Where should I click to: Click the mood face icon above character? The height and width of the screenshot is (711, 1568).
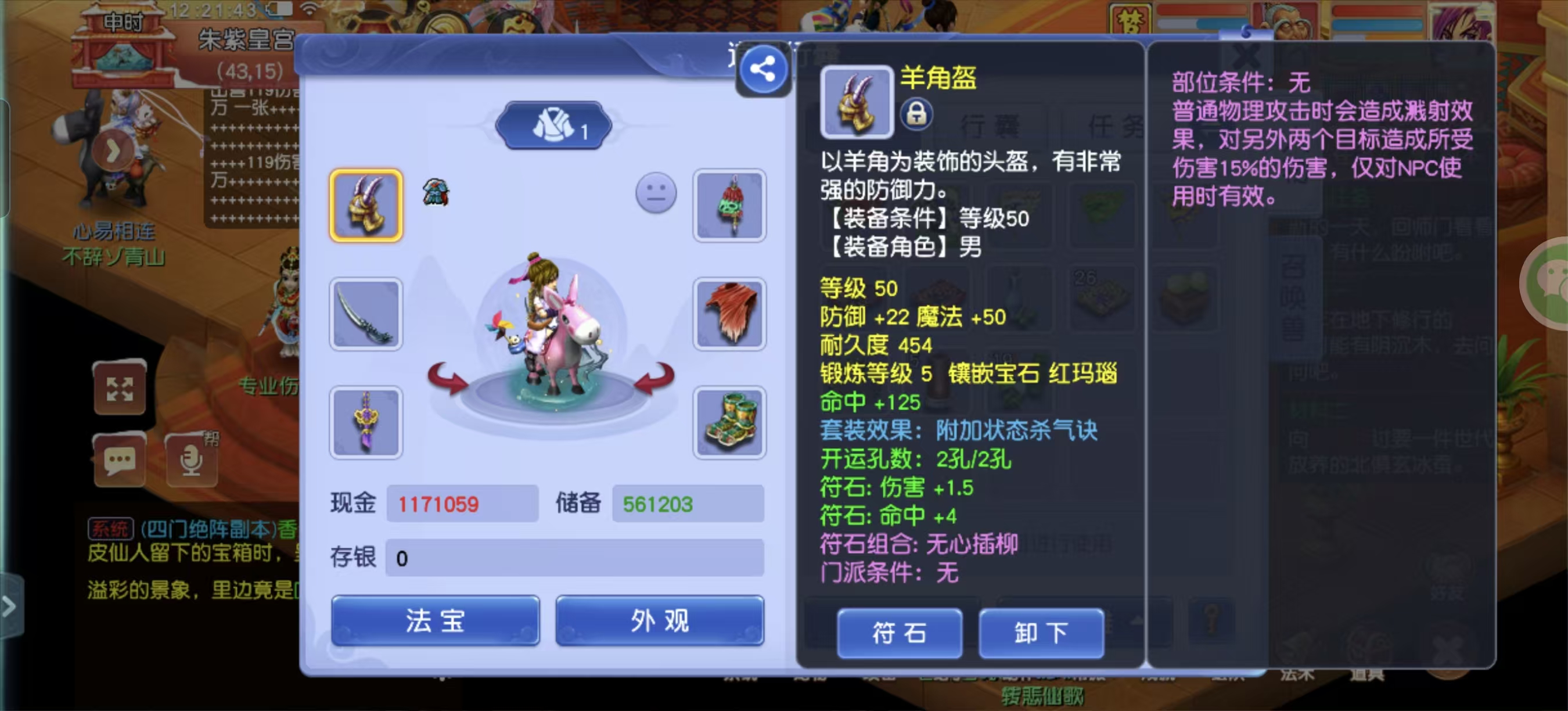654,193
